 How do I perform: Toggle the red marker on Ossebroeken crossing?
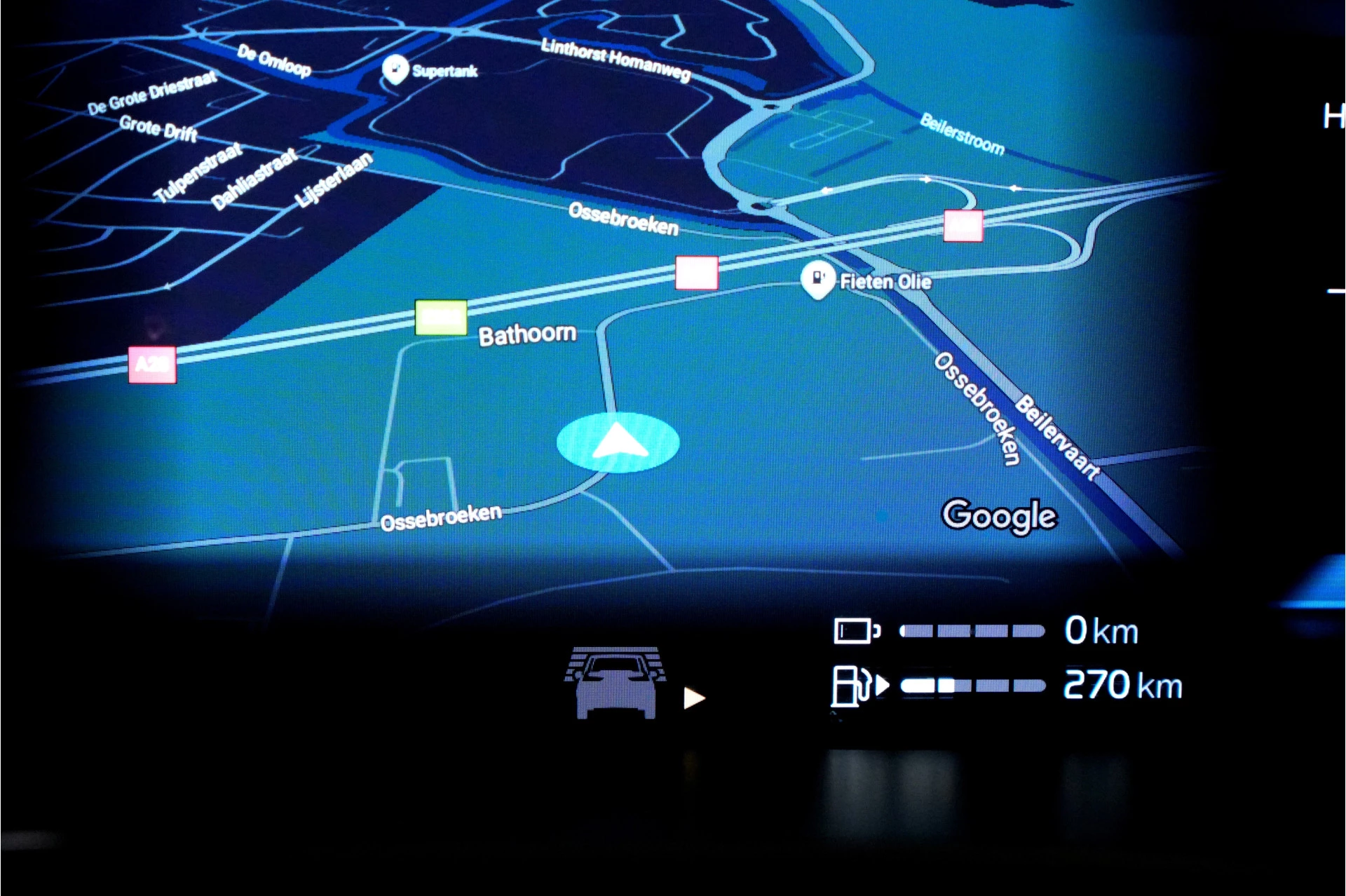pos(697,274)
